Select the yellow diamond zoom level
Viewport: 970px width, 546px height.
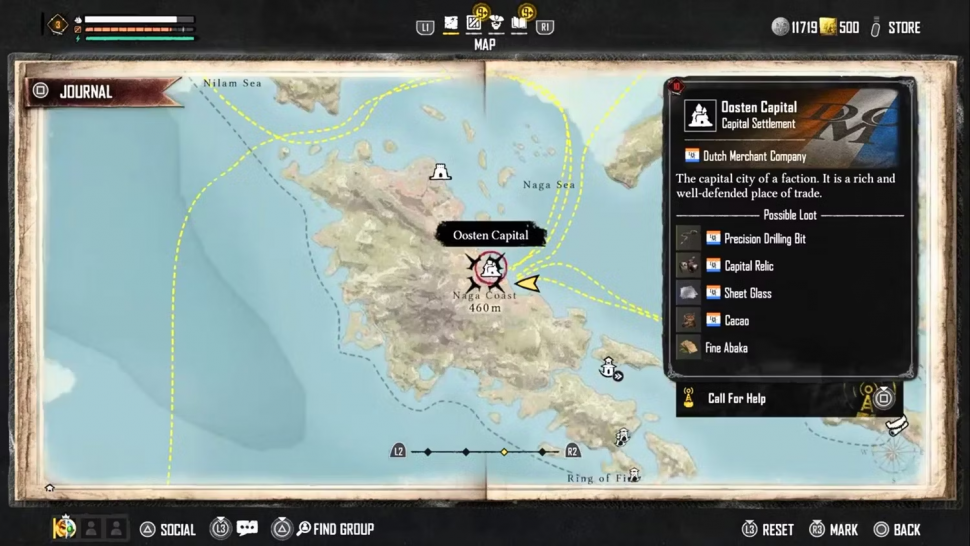(504, 452)
